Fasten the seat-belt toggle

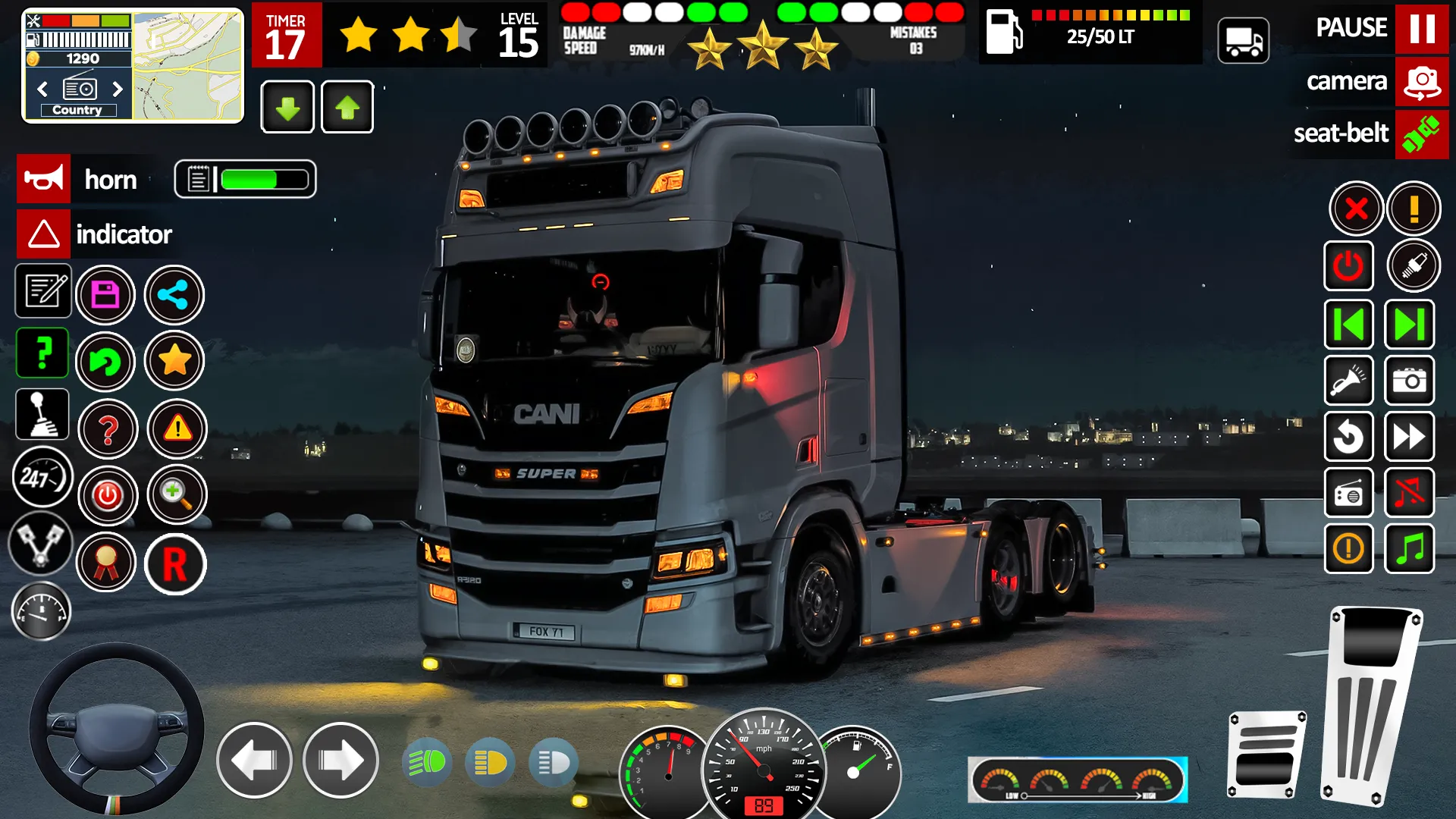coord(1423,134)
